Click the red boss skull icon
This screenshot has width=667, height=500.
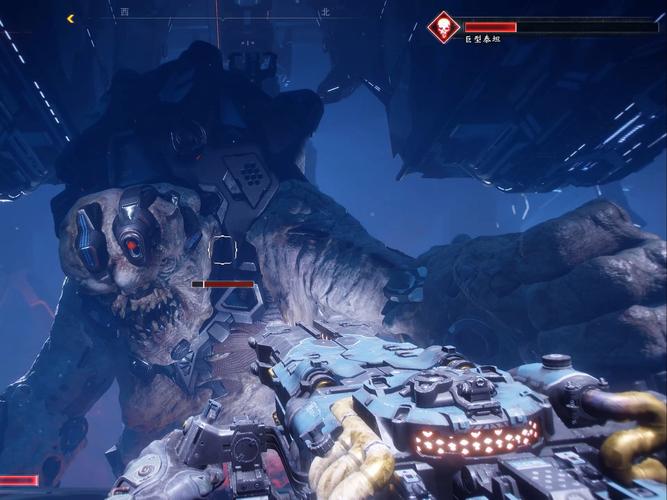click(x=443, y=27)
